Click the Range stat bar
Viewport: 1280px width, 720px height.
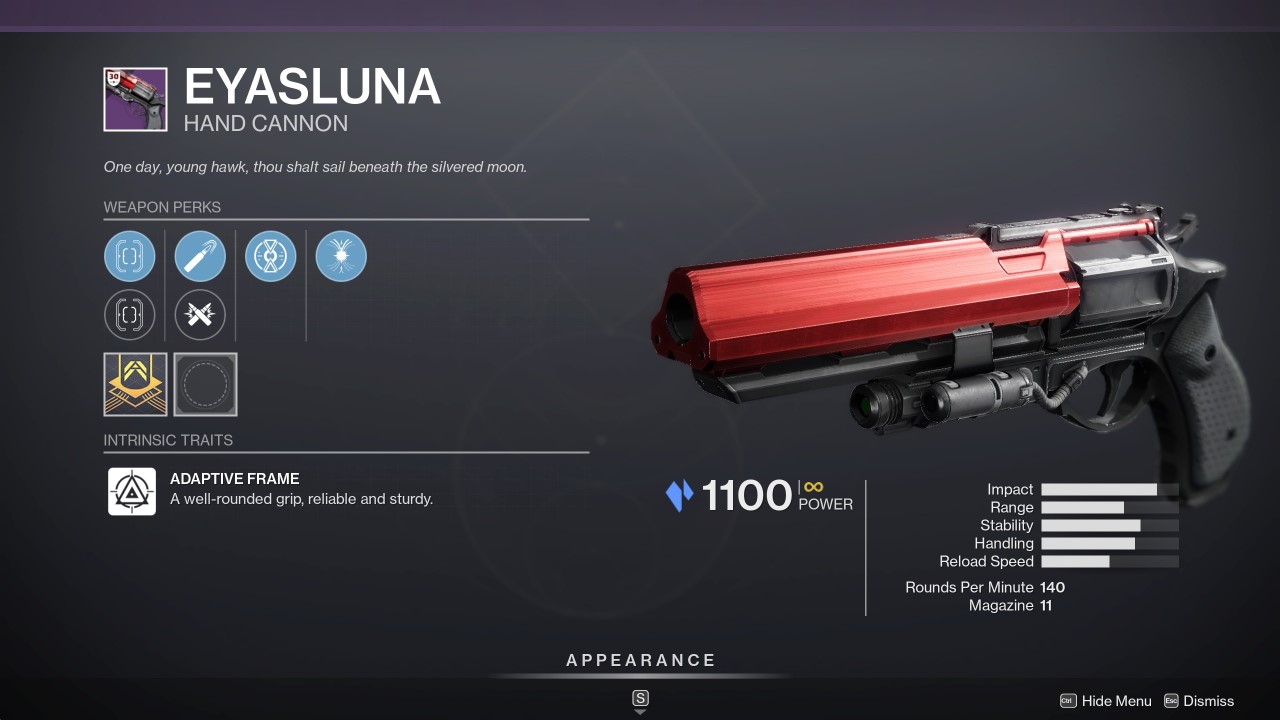(x=1110, y=507)
